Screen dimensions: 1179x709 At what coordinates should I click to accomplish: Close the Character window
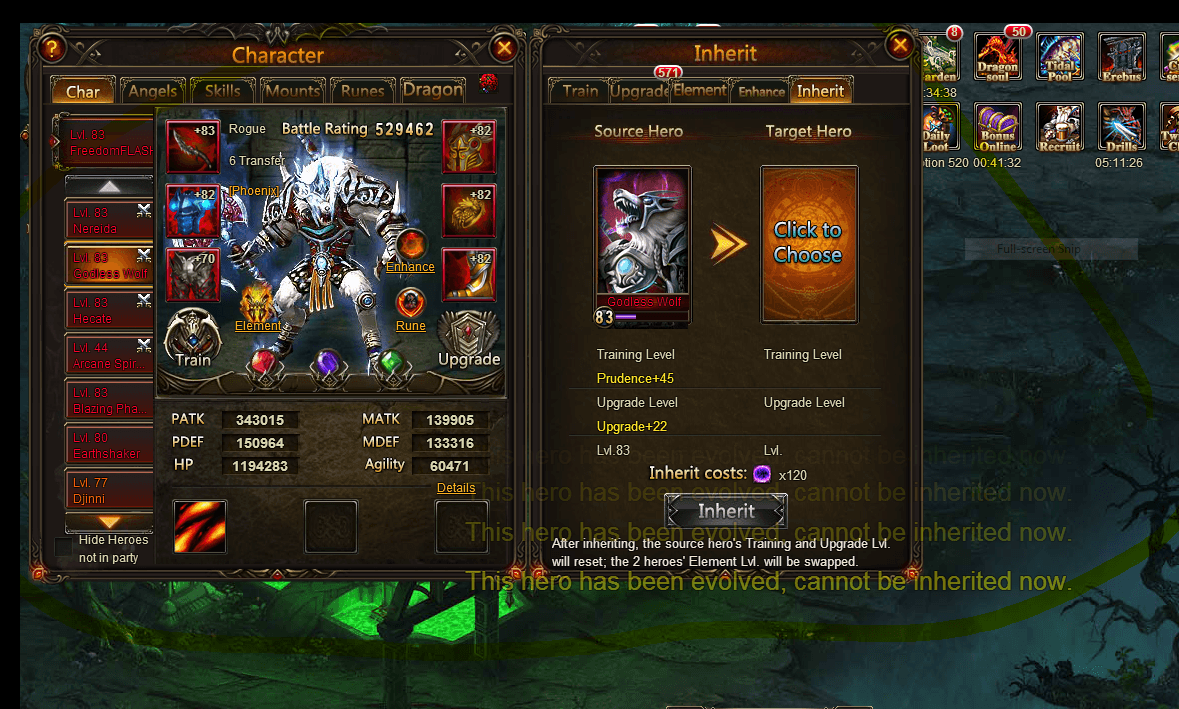504,47
